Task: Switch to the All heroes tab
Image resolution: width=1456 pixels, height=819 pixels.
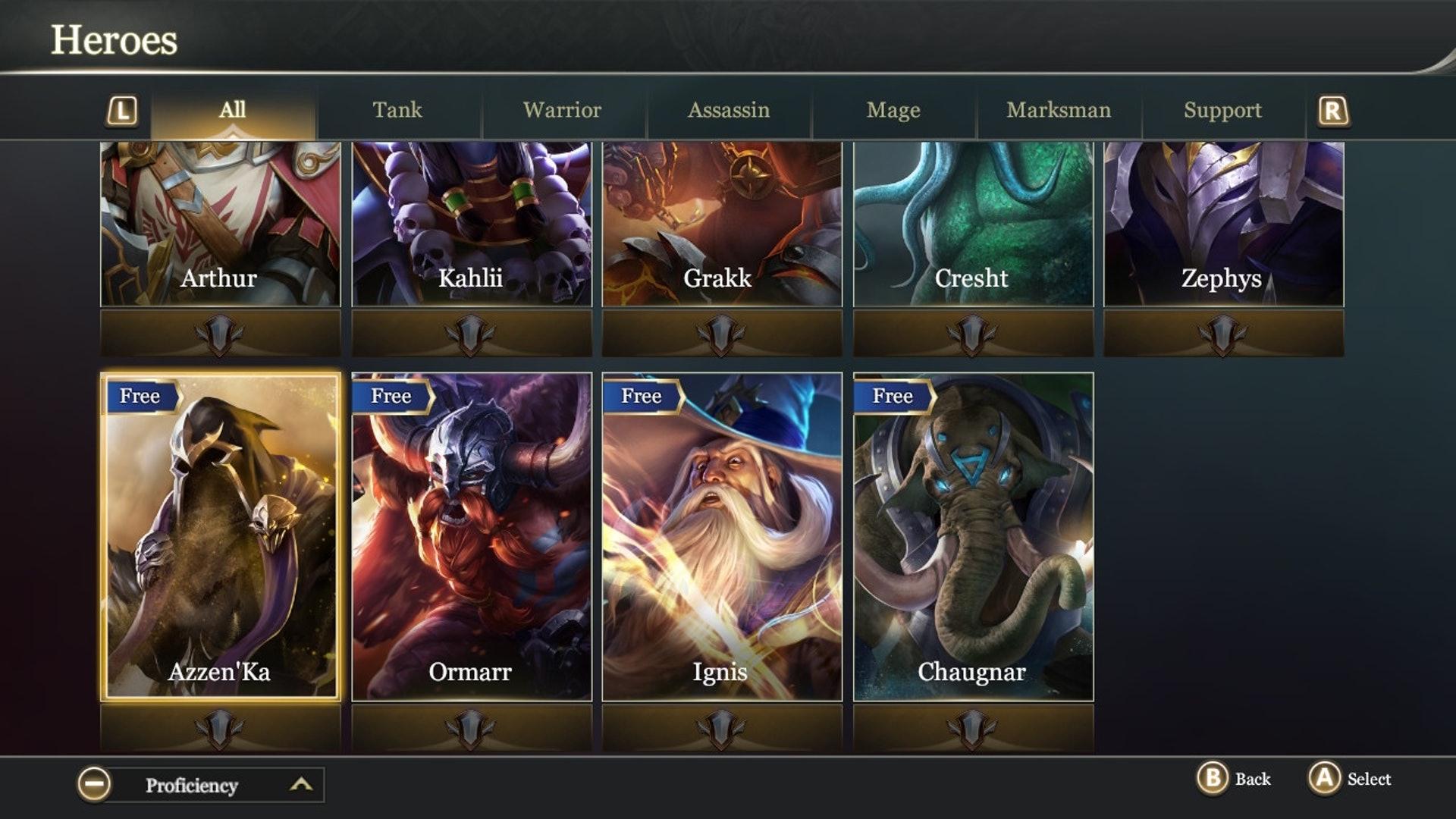Action: (x=232, y=111)
